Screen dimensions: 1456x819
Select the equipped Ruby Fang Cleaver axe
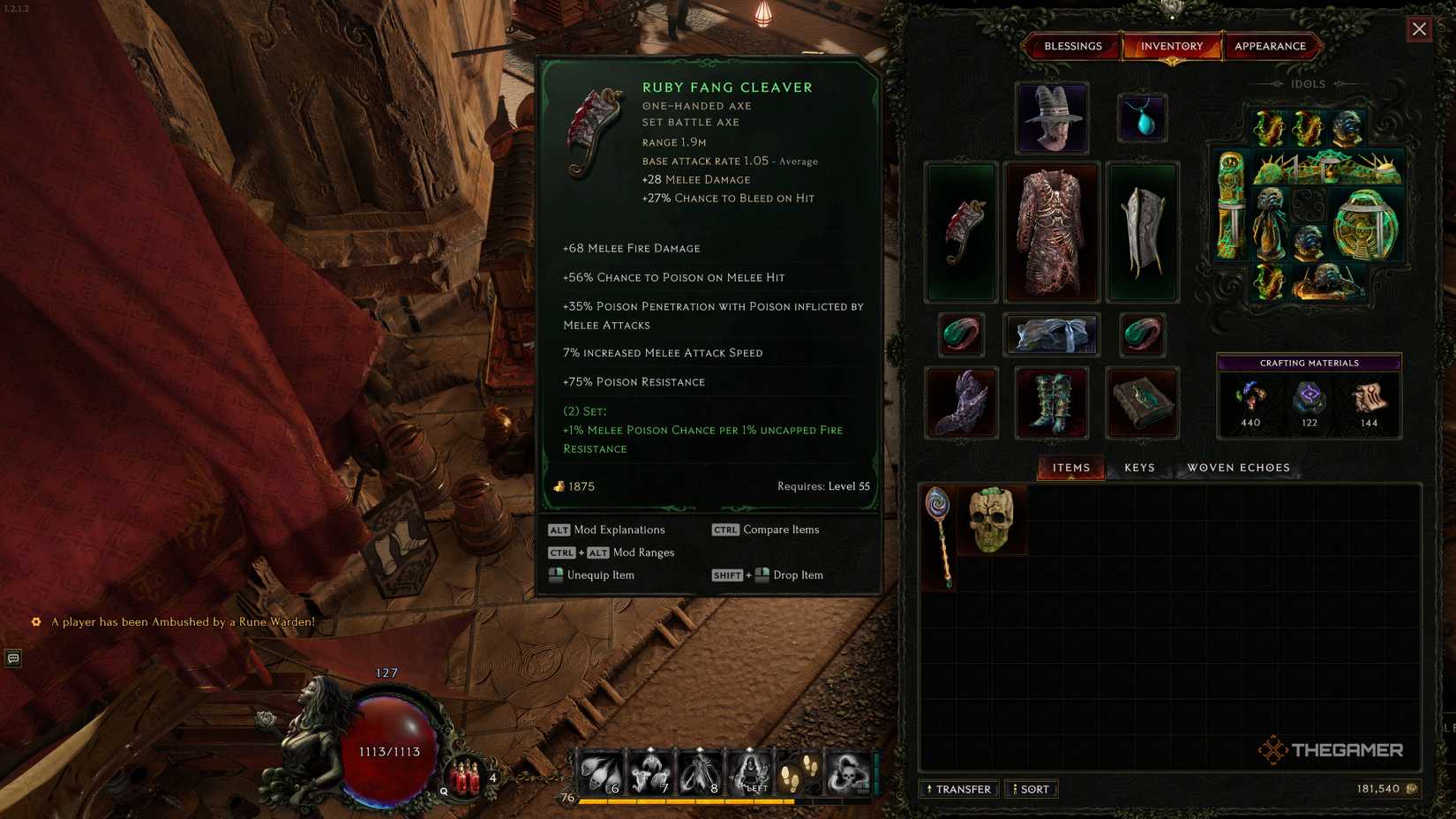pyautogui.click(x=960, y=231)
